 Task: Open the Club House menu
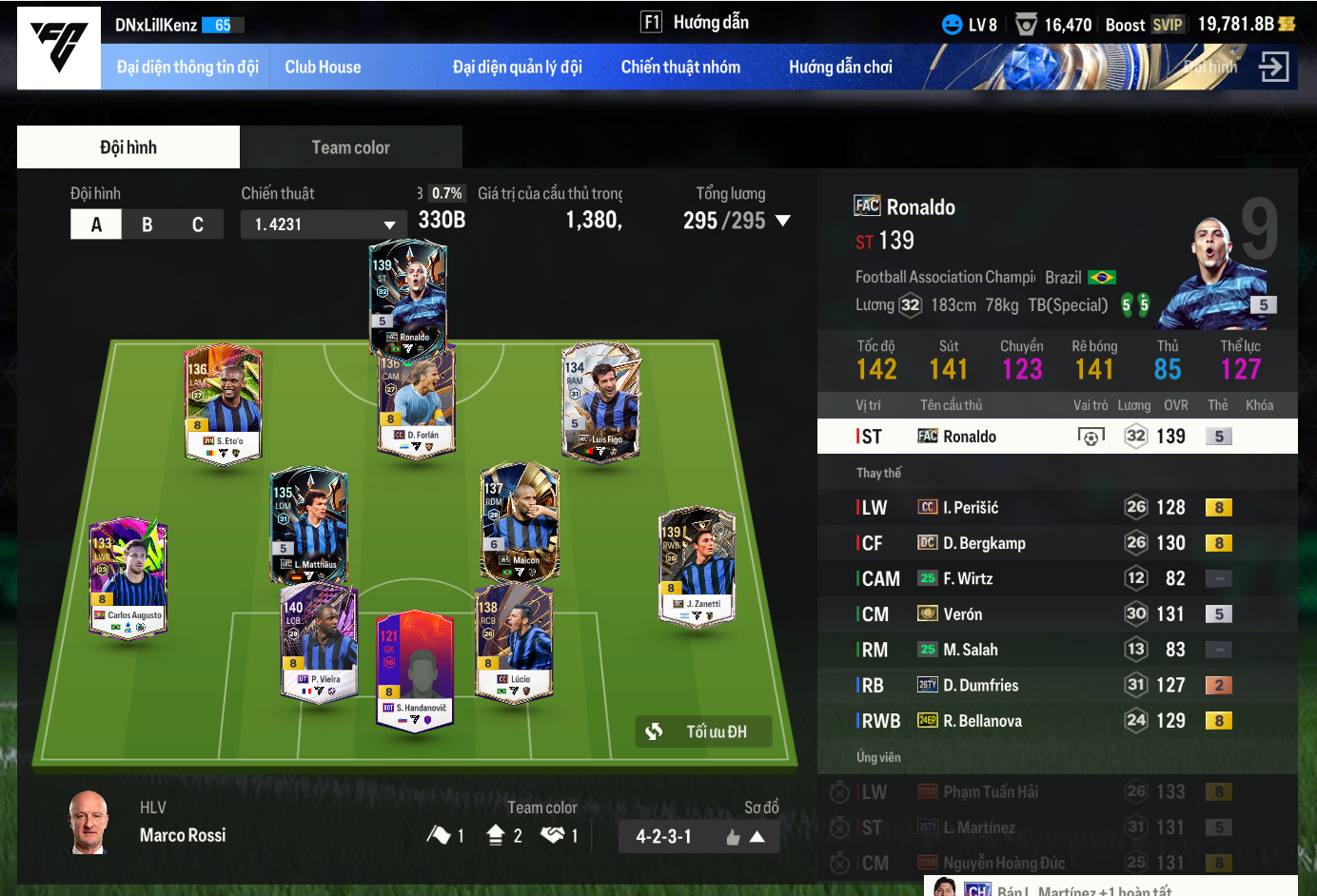[323, 67]
